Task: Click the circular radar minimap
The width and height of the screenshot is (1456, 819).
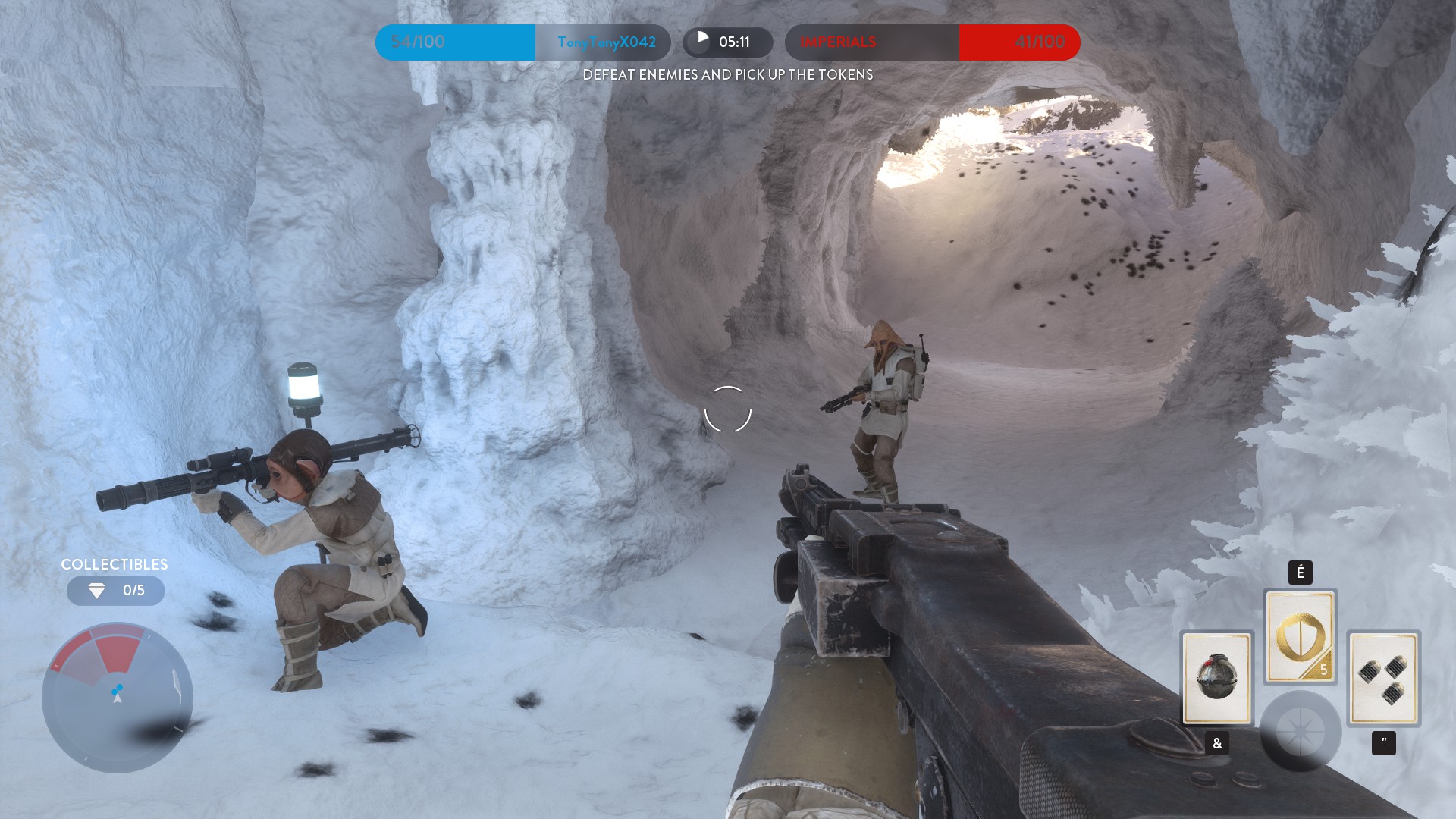Action: [x=118, y=698]
